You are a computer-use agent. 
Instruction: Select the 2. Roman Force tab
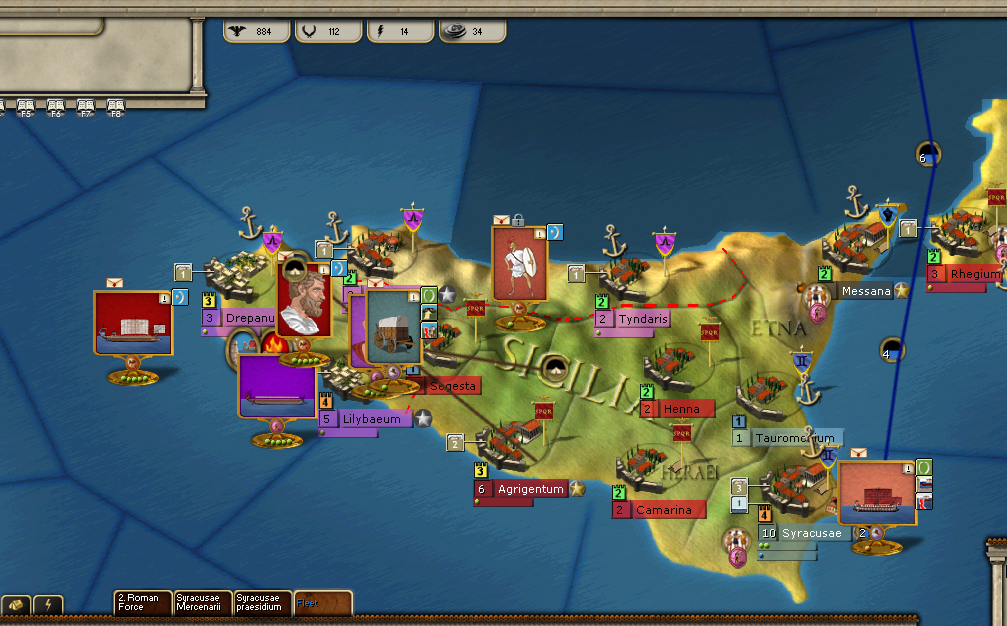click(x=142, y=602)
